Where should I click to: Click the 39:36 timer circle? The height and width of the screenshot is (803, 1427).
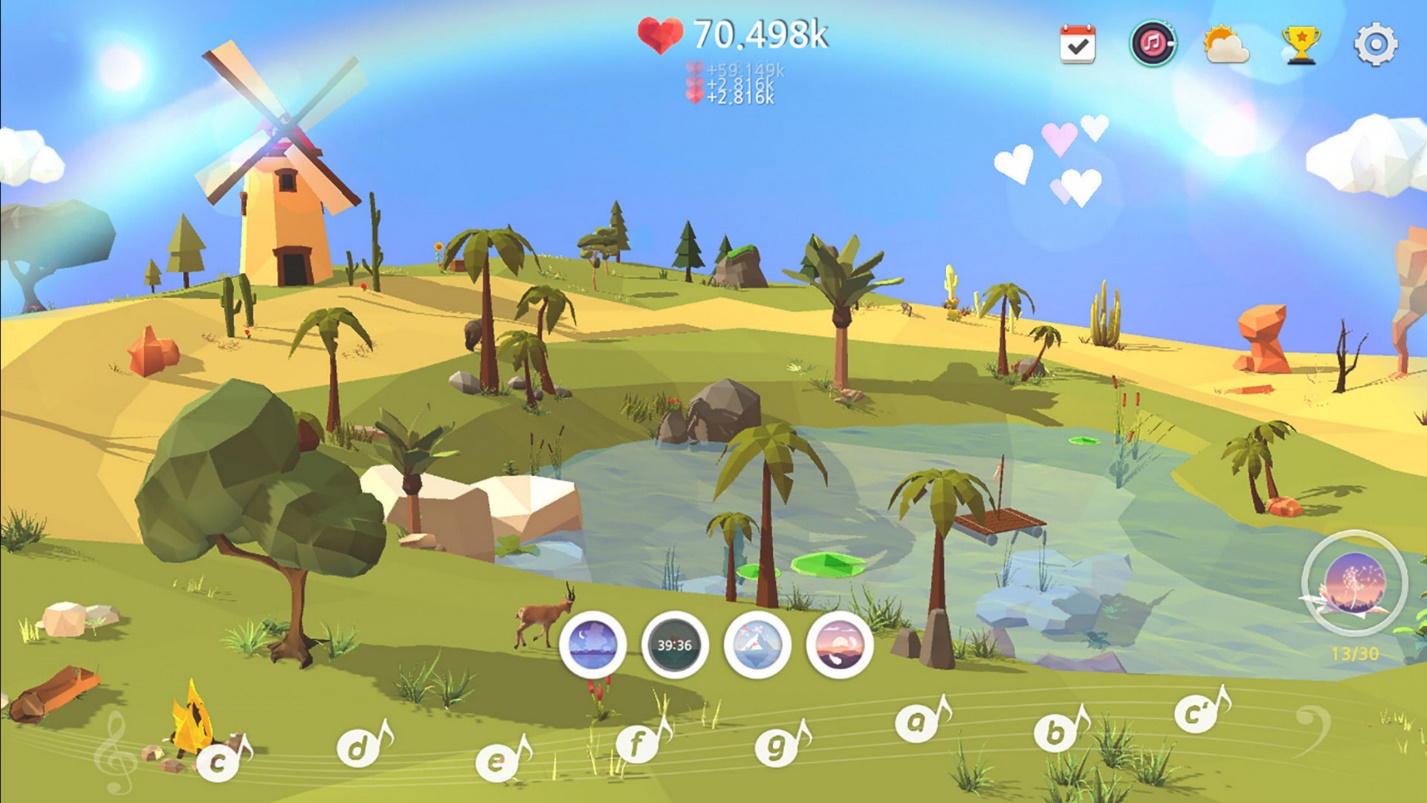pos(675,645)
